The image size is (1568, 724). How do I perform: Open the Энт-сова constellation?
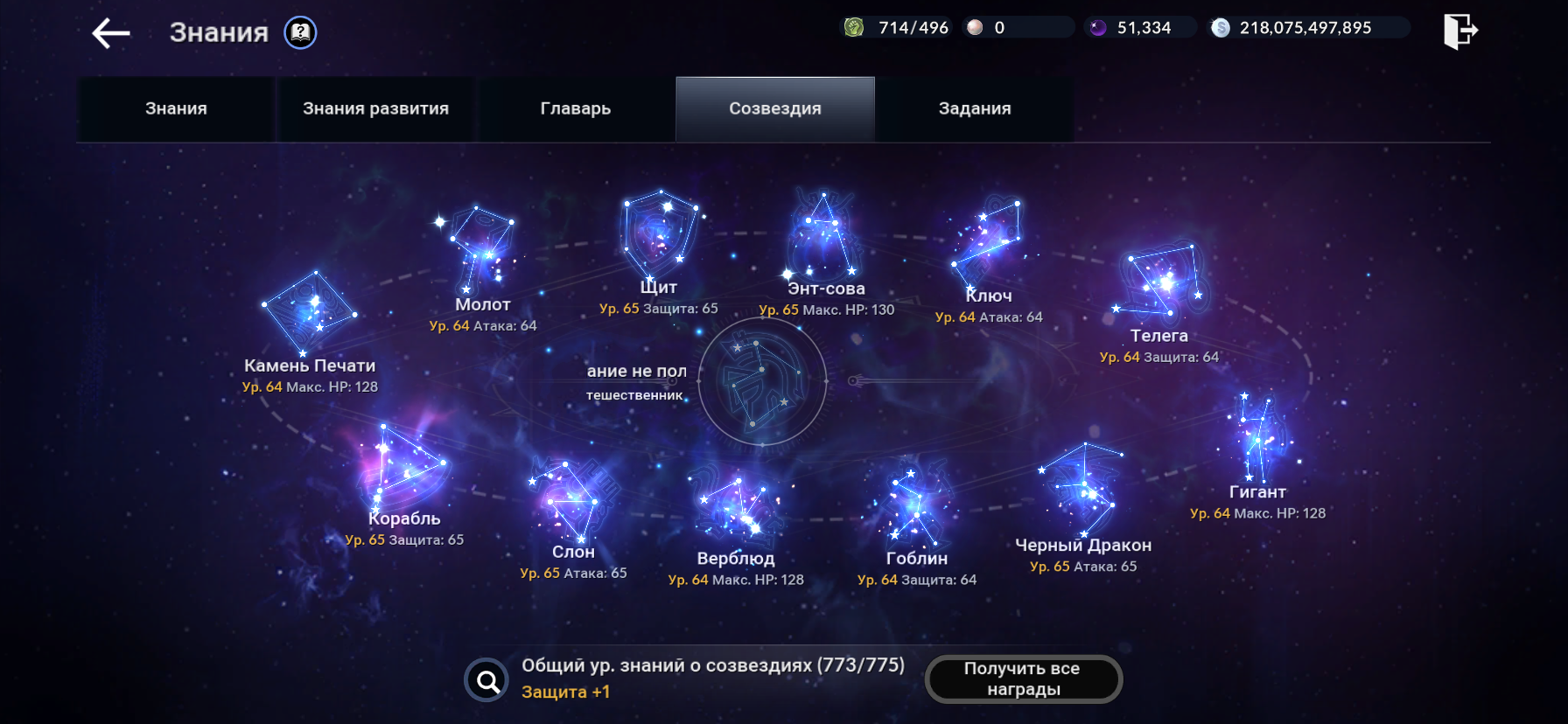pos(822,234)
